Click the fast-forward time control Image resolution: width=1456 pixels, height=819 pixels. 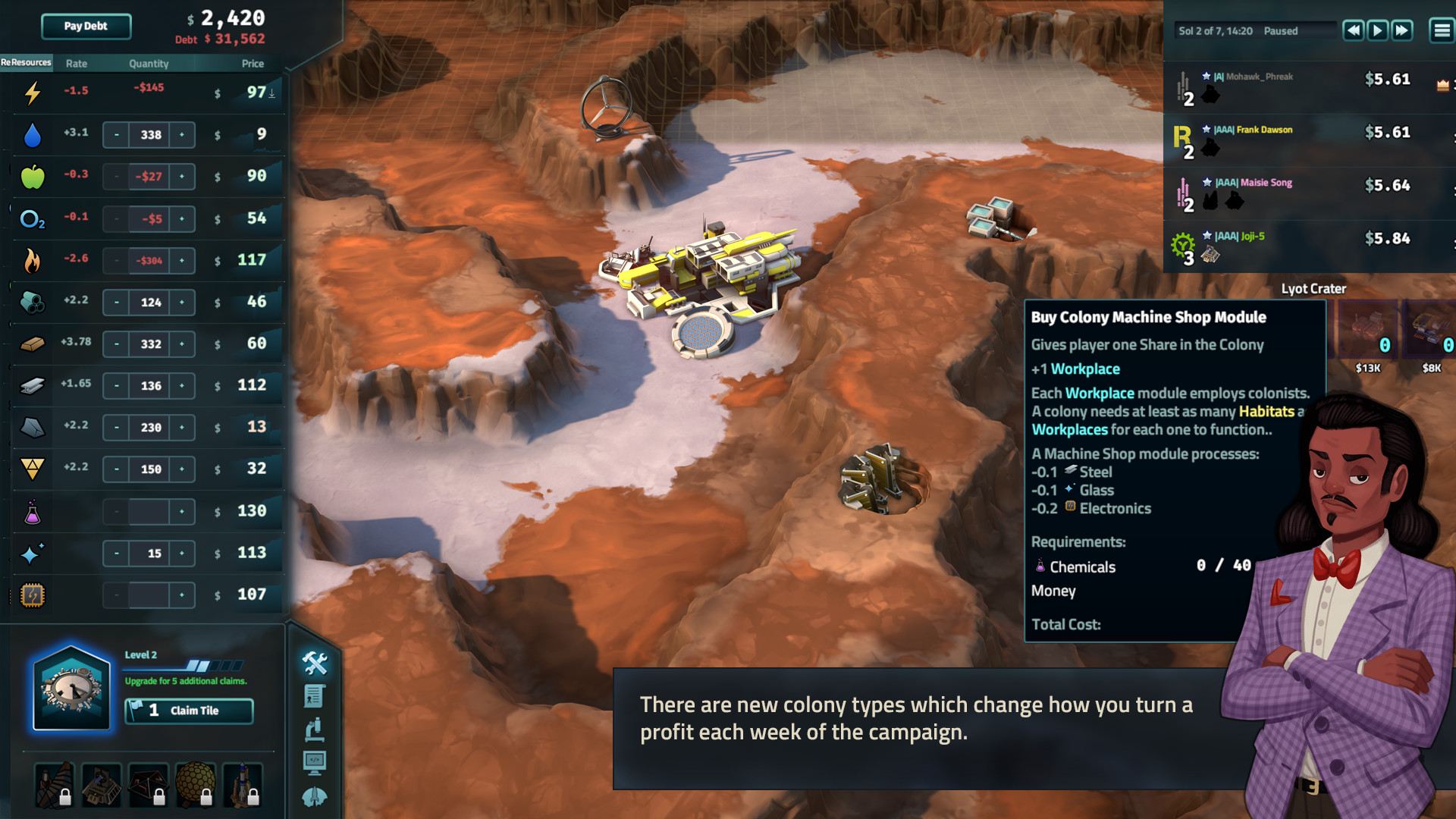pos(1402,30)
